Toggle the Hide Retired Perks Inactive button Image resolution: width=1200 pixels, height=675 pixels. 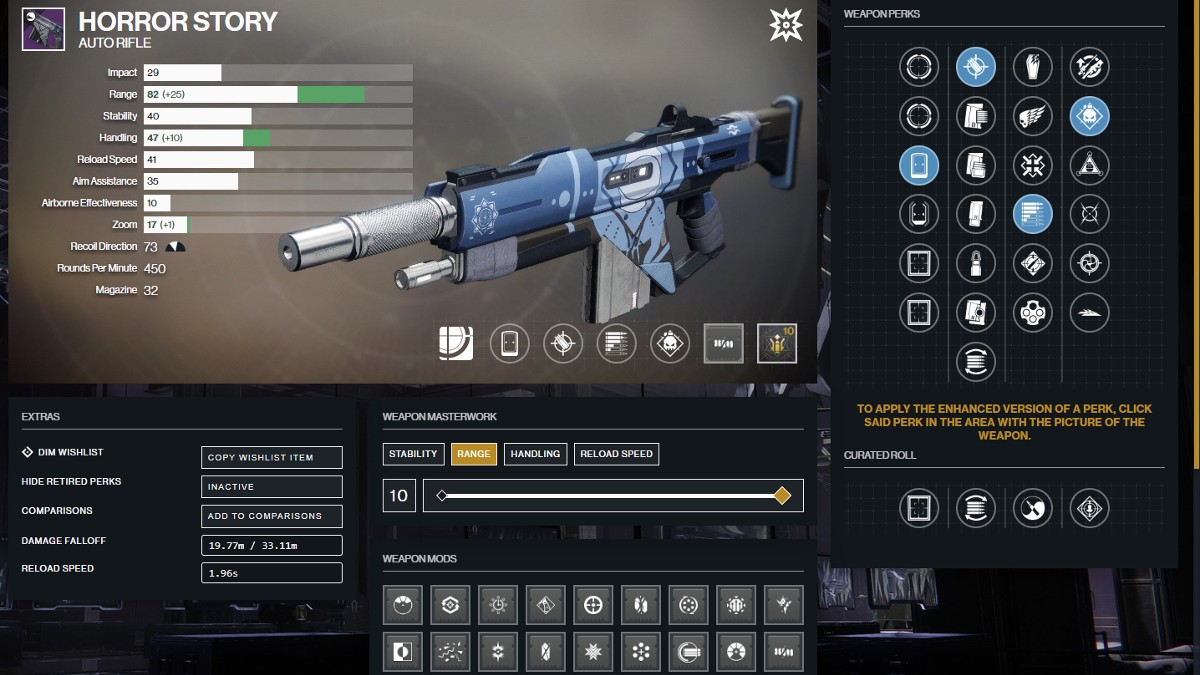pos(271,487)
